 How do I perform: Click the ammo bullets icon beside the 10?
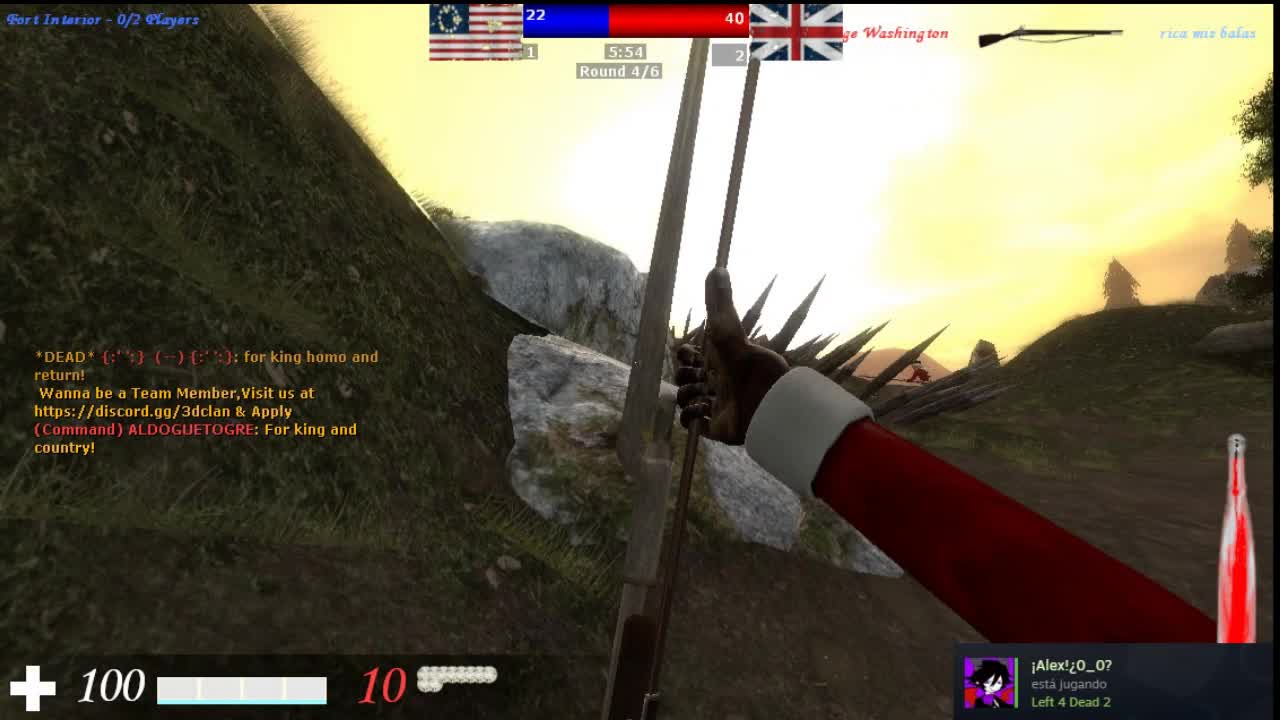(x=458, y=679)
